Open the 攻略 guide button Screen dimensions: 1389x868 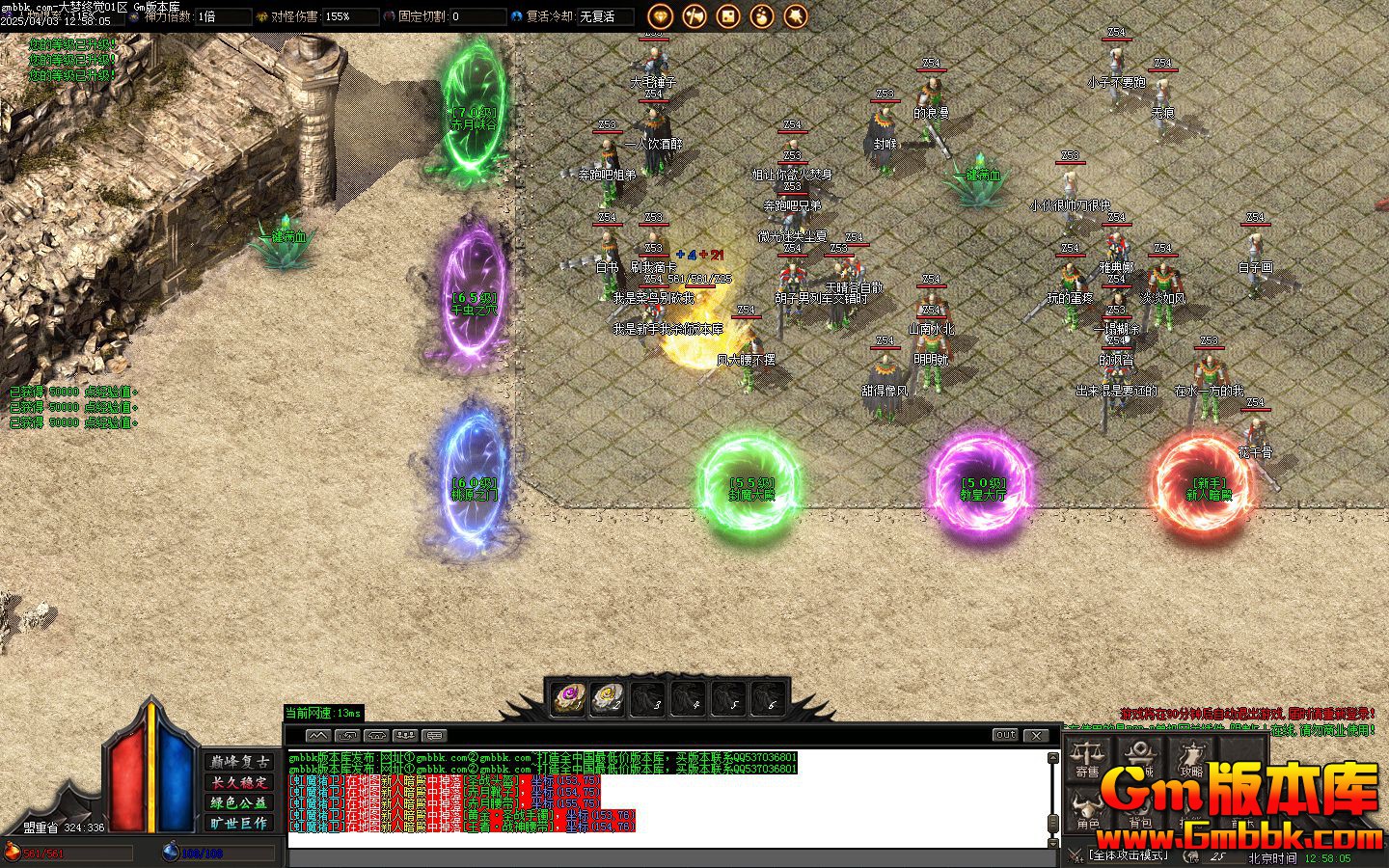point(1191,759)
